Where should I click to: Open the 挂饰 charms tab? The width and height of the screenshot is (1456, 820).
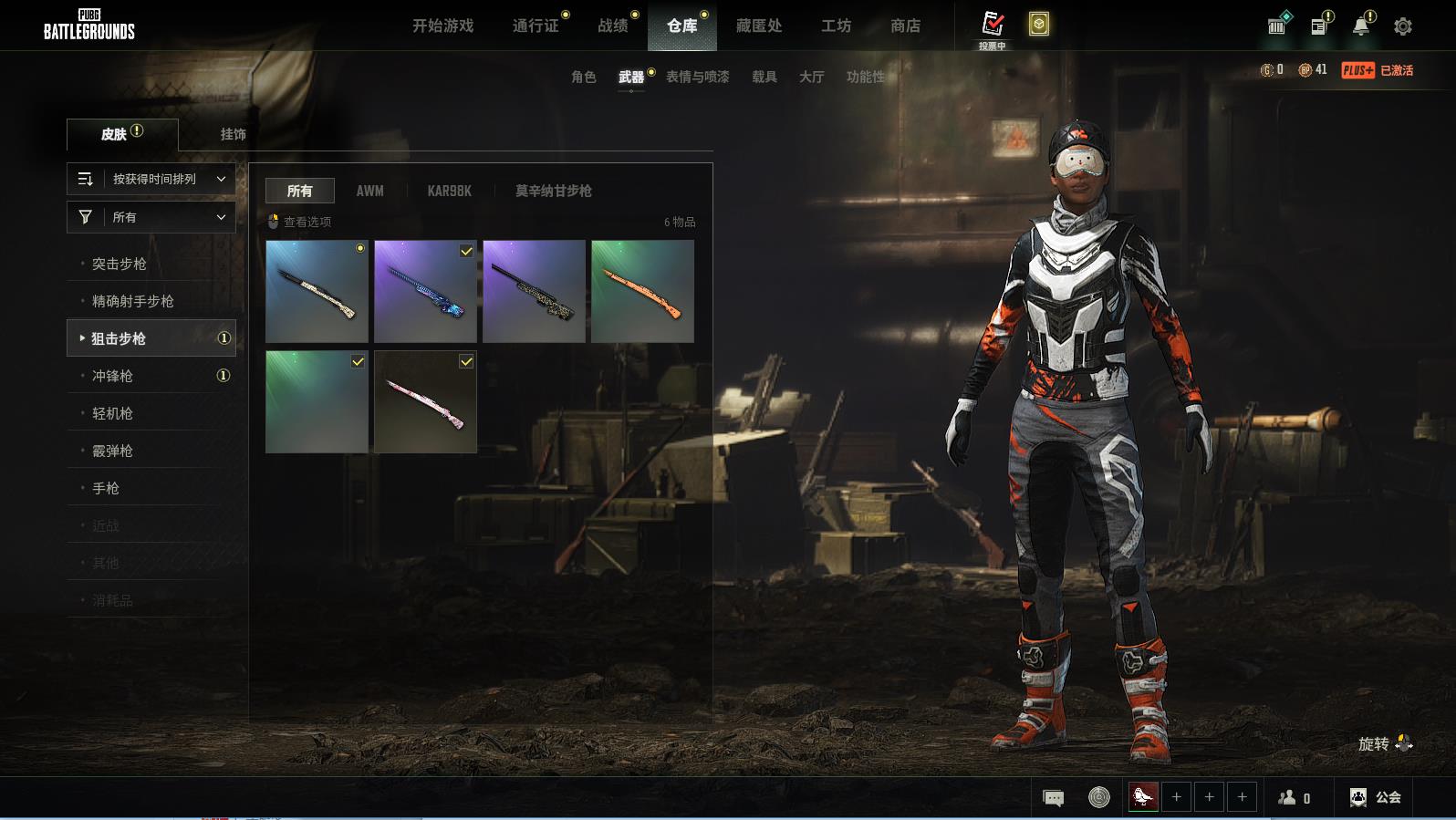(233, 134)
